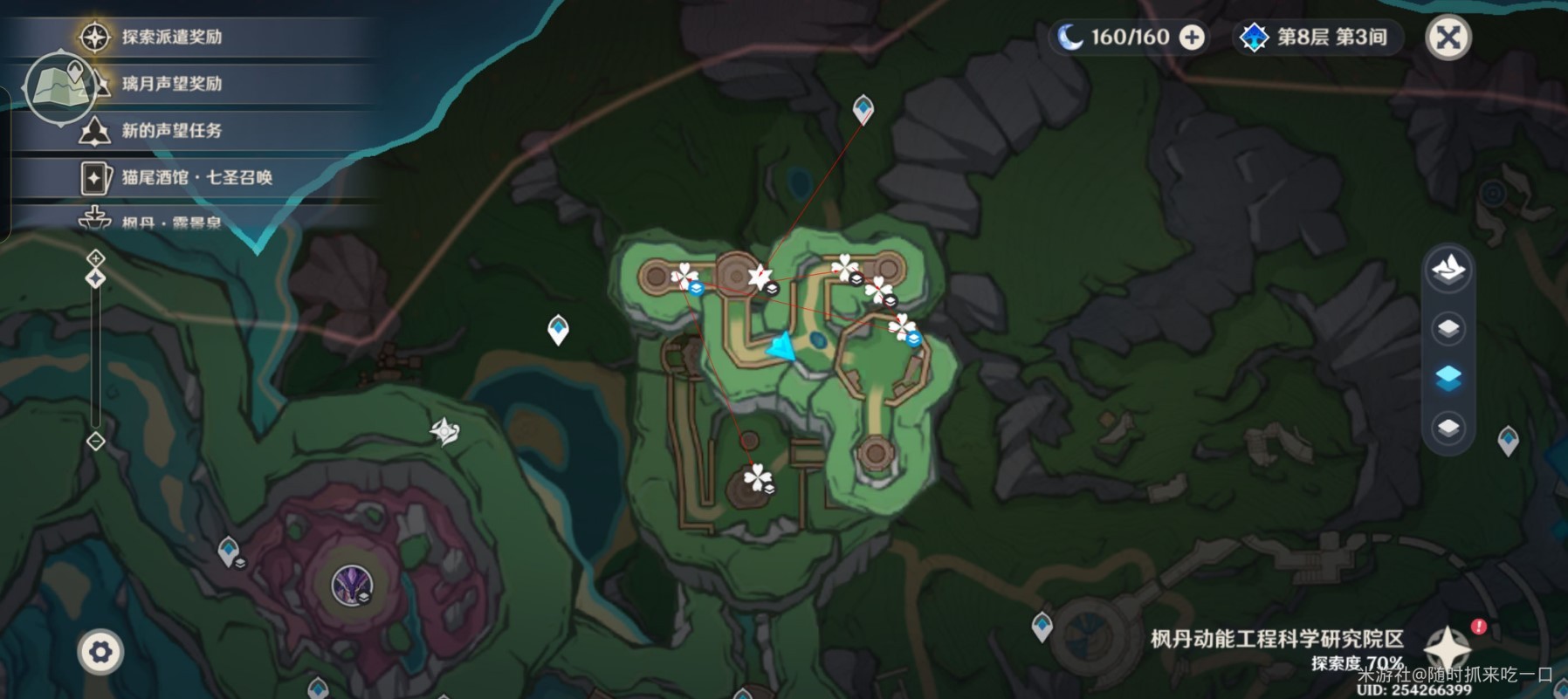Open the 探索派遣奖励 expedition rewards entry

(x=171, y=37)
